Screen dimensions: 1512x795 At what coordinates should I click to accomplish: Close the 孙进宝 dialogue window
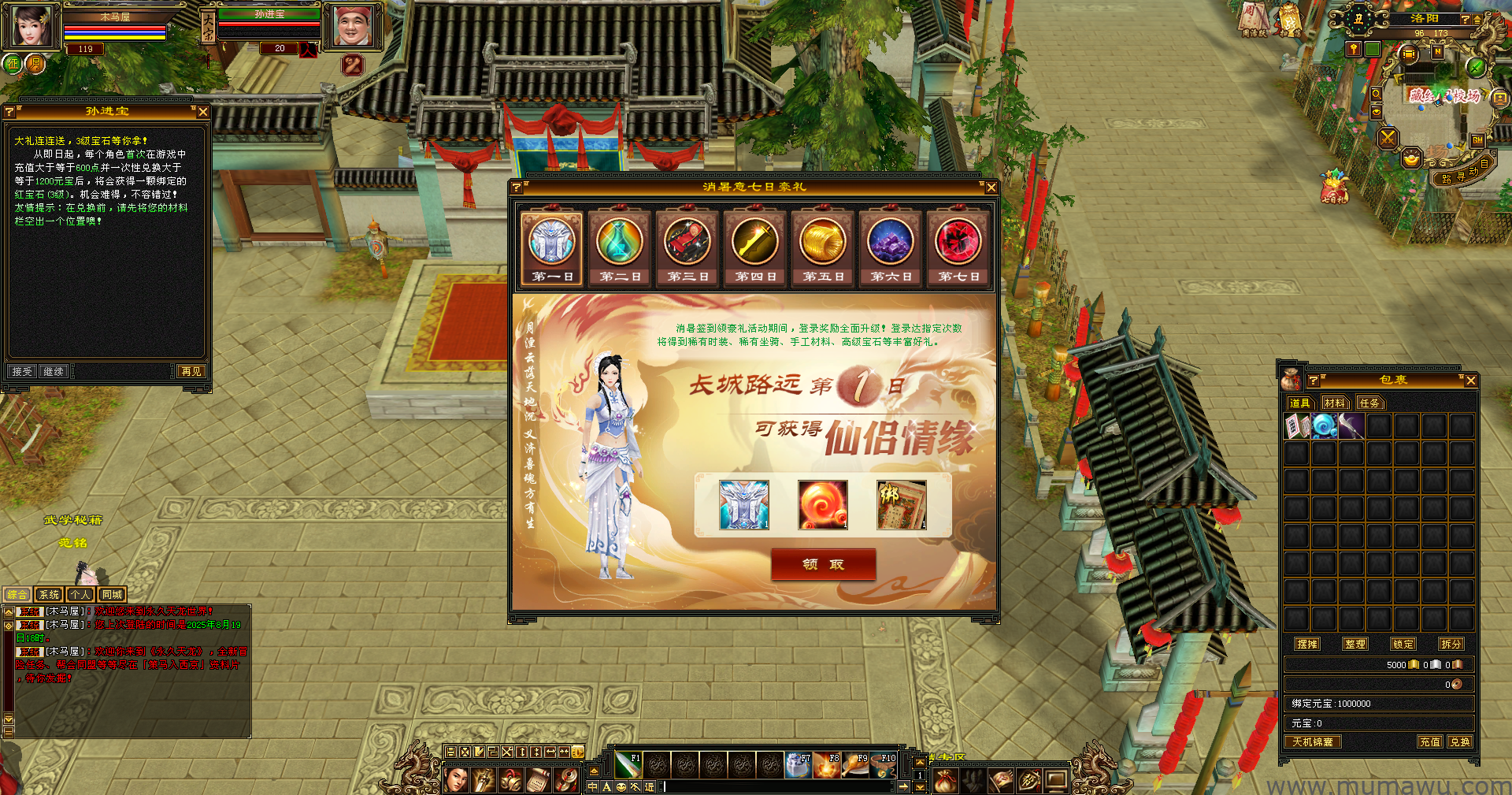pyautogui.click(x=203, y=112)
